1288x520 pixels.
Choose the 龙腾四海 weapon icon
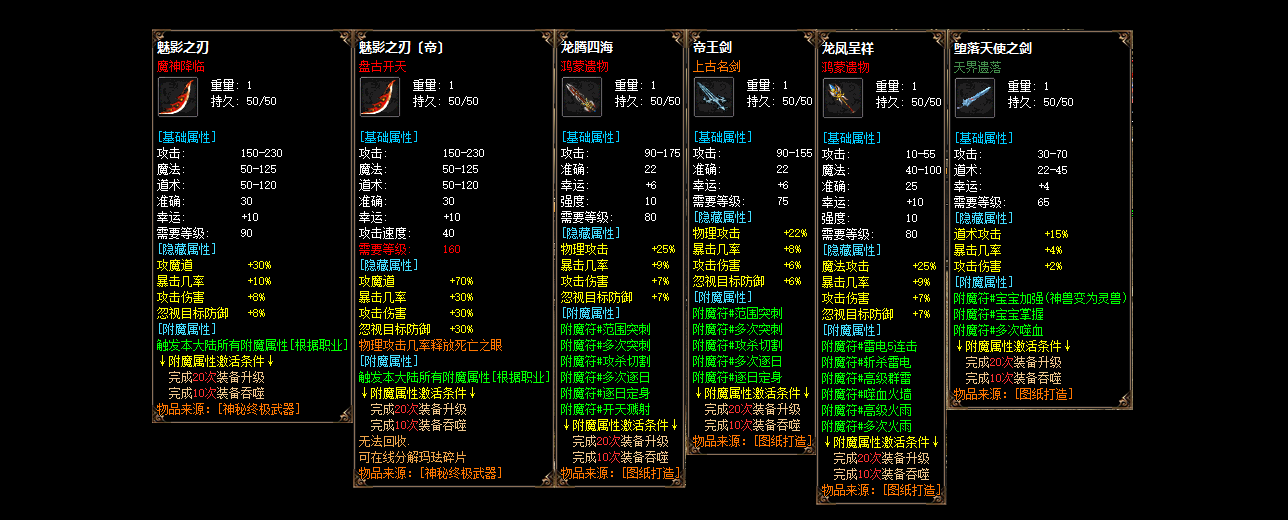tap(581, 97)
